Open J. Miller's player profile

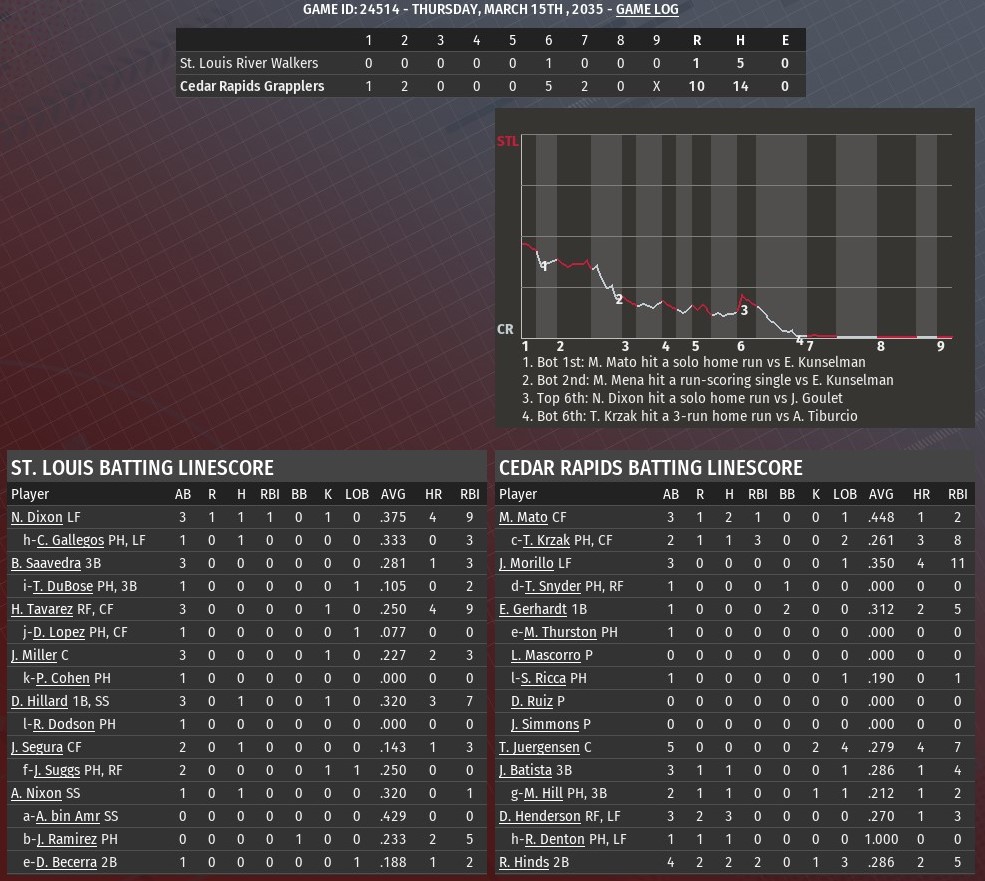34,655
